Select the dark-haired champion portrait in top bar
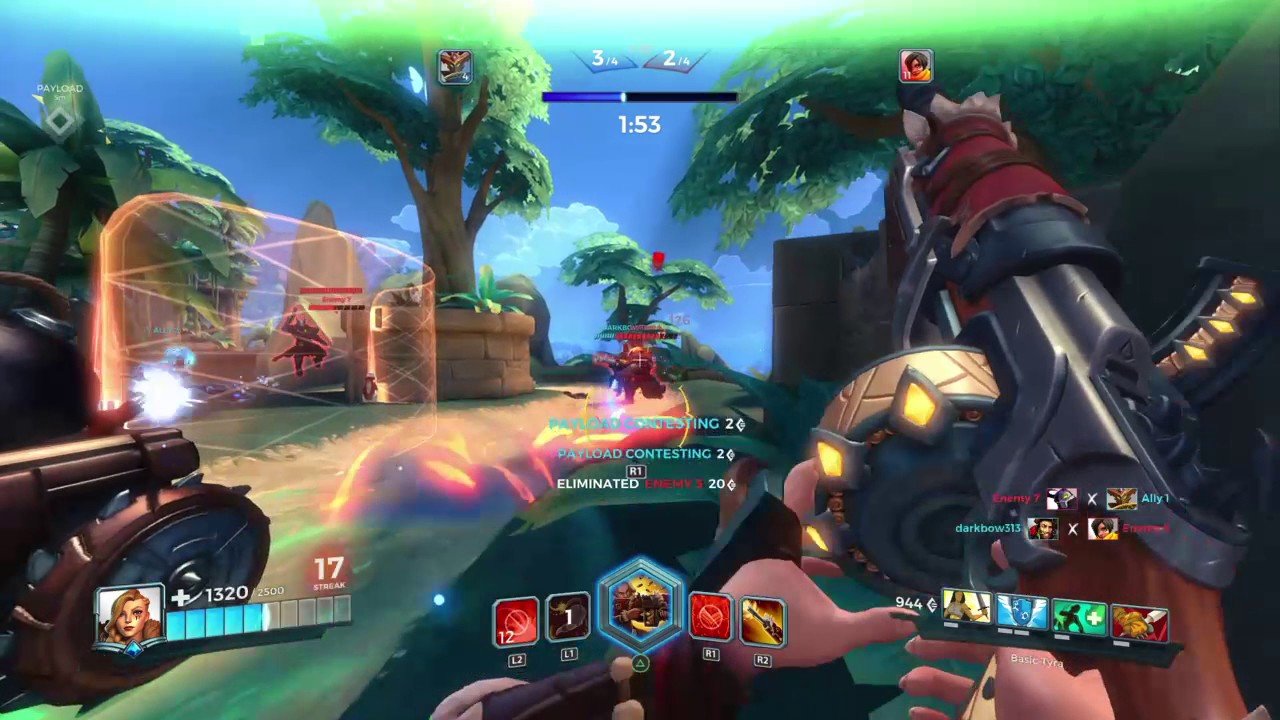 (915, 66)
